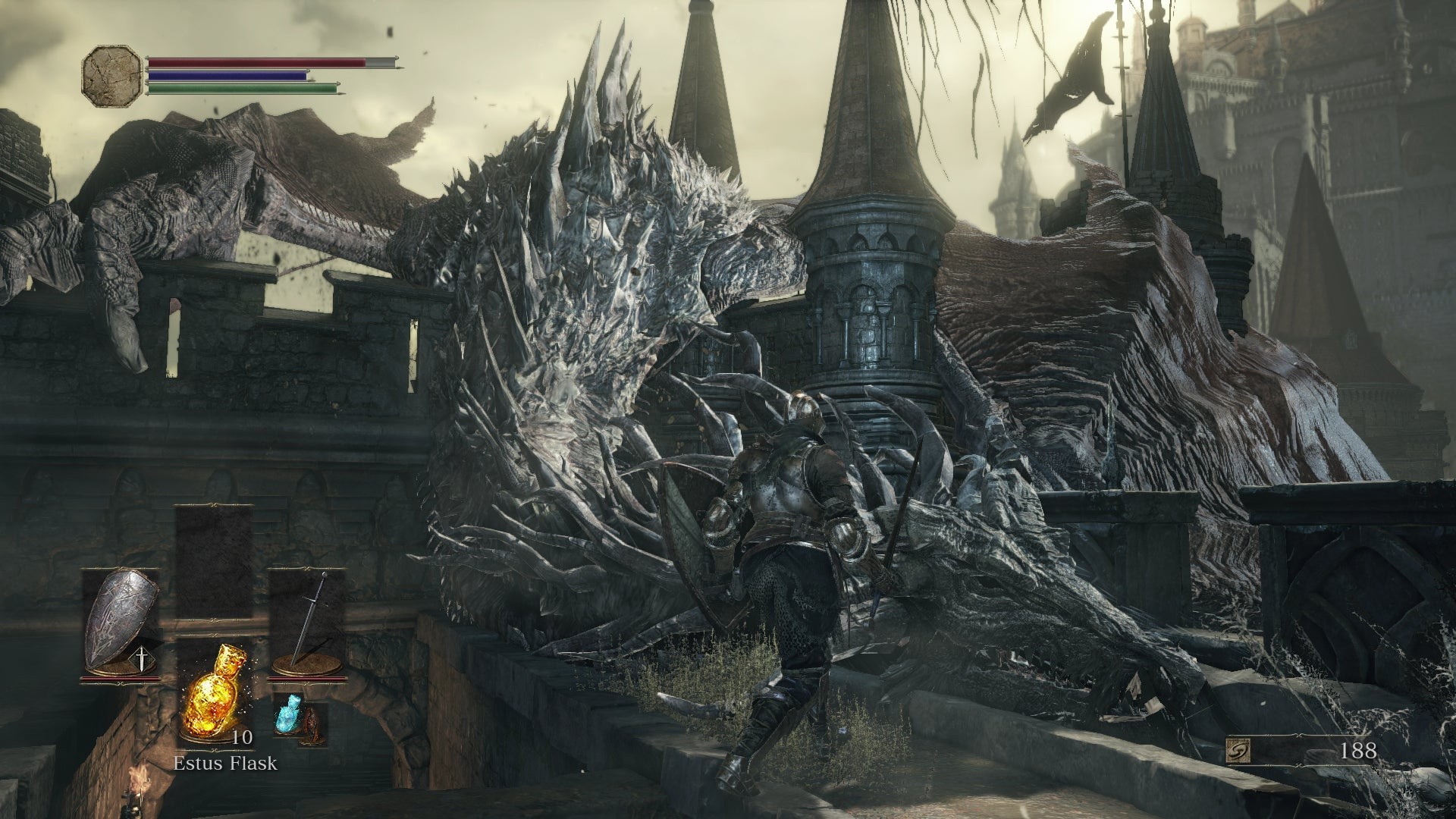Choose the brown item next to blue flask

312,728
